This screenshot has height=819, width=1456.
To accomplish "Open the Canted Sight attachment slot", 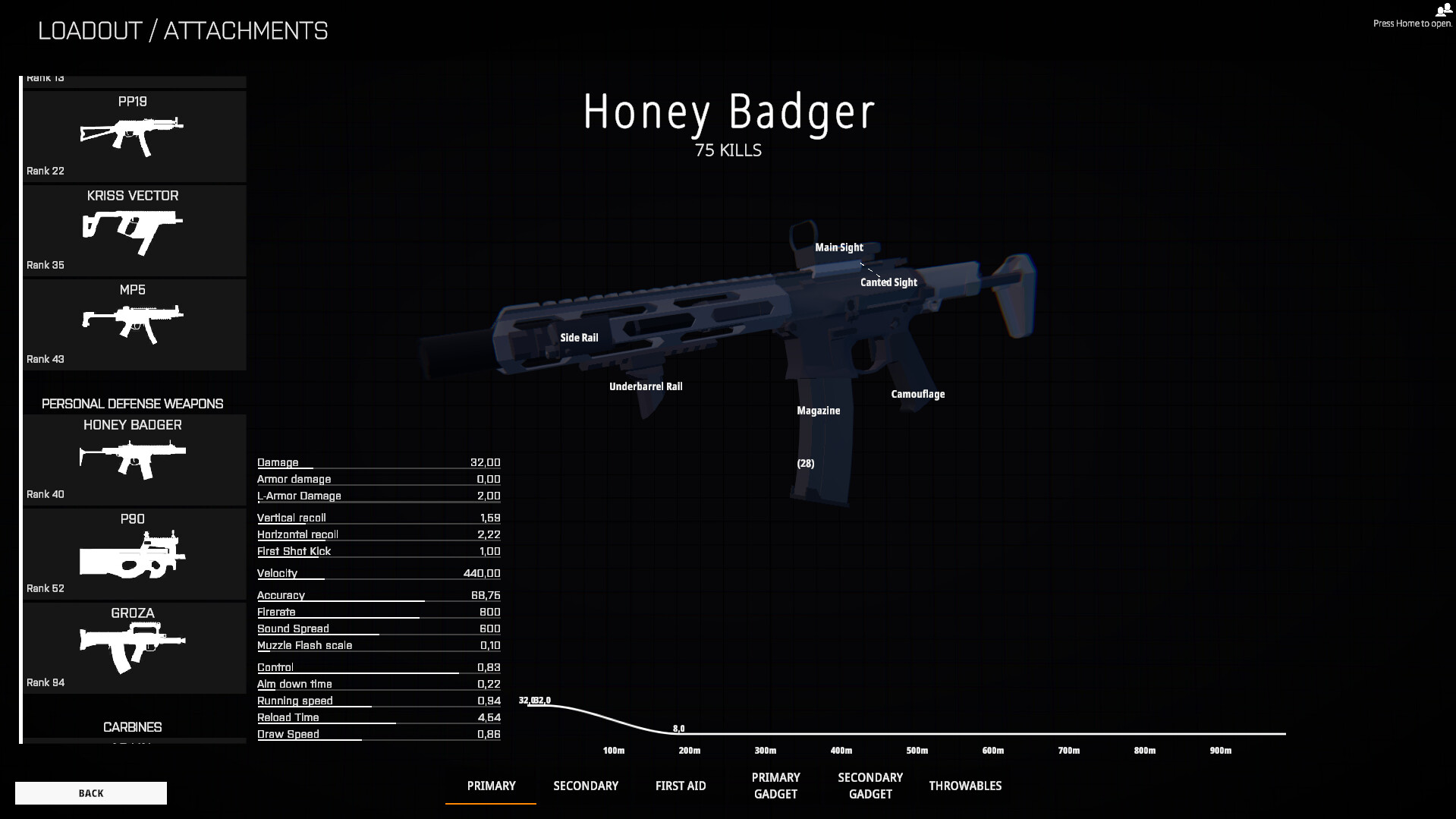I will tap(888, 282).
